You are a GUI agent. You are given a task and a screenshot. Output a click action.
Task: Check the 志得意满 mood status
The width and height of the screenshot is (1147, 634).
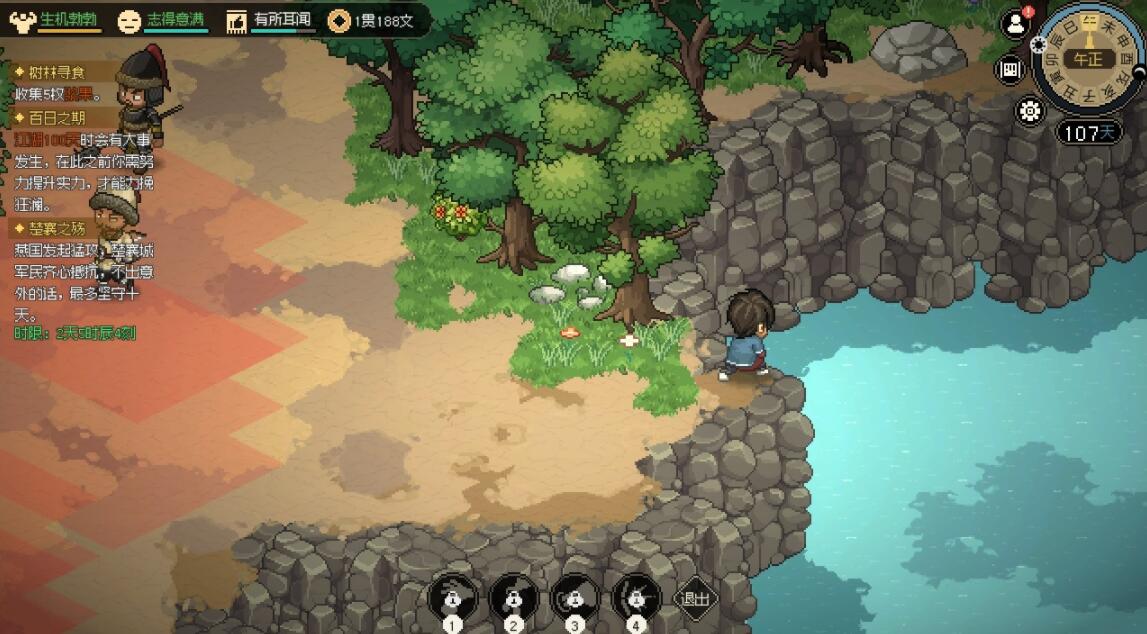162,19
